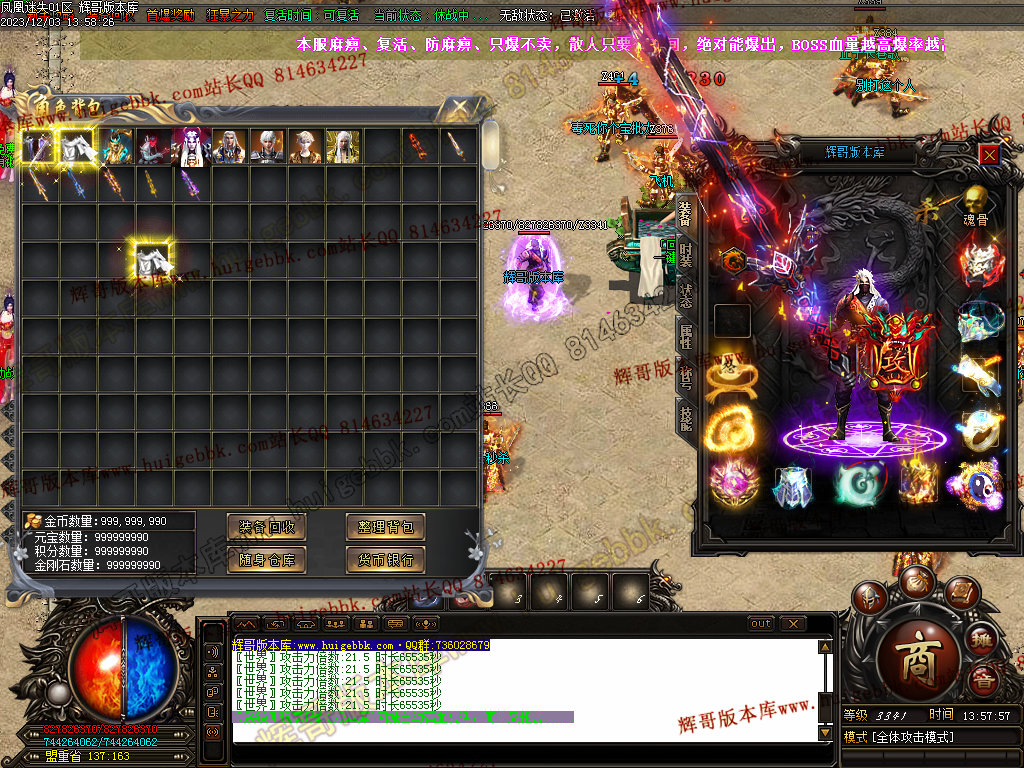Open the 随身仓库 portable warehouse
The height and width of the screenshot is (768, 1024).
(266, 559)
